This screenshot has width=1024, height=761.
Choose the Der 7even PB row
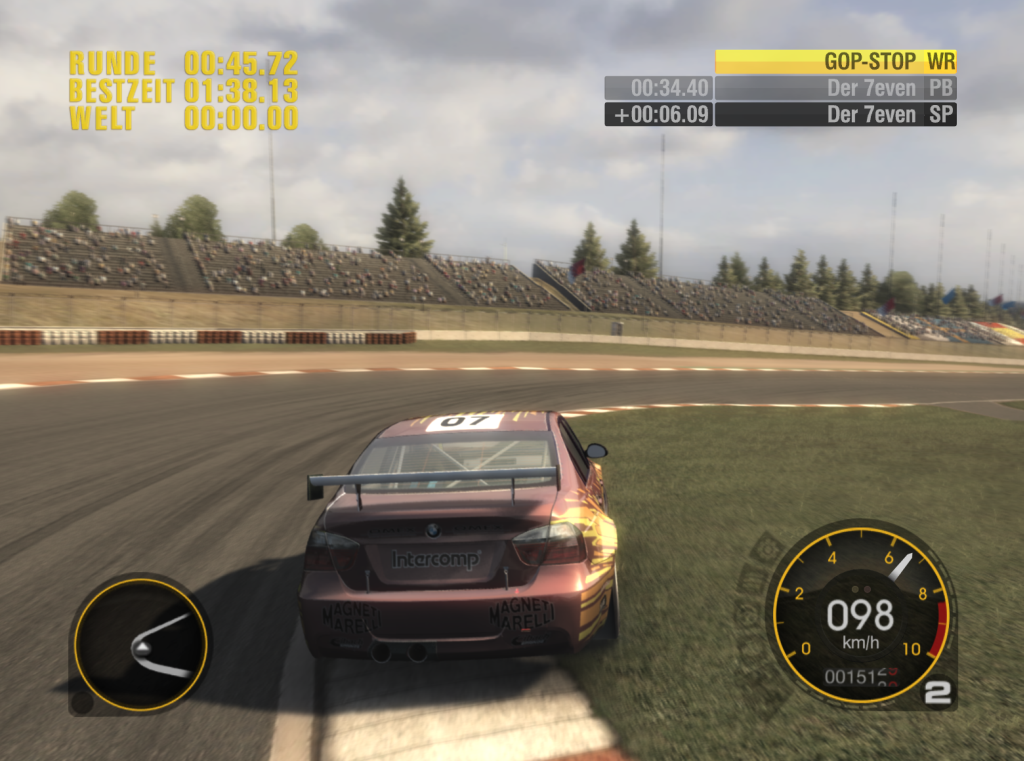836,88
